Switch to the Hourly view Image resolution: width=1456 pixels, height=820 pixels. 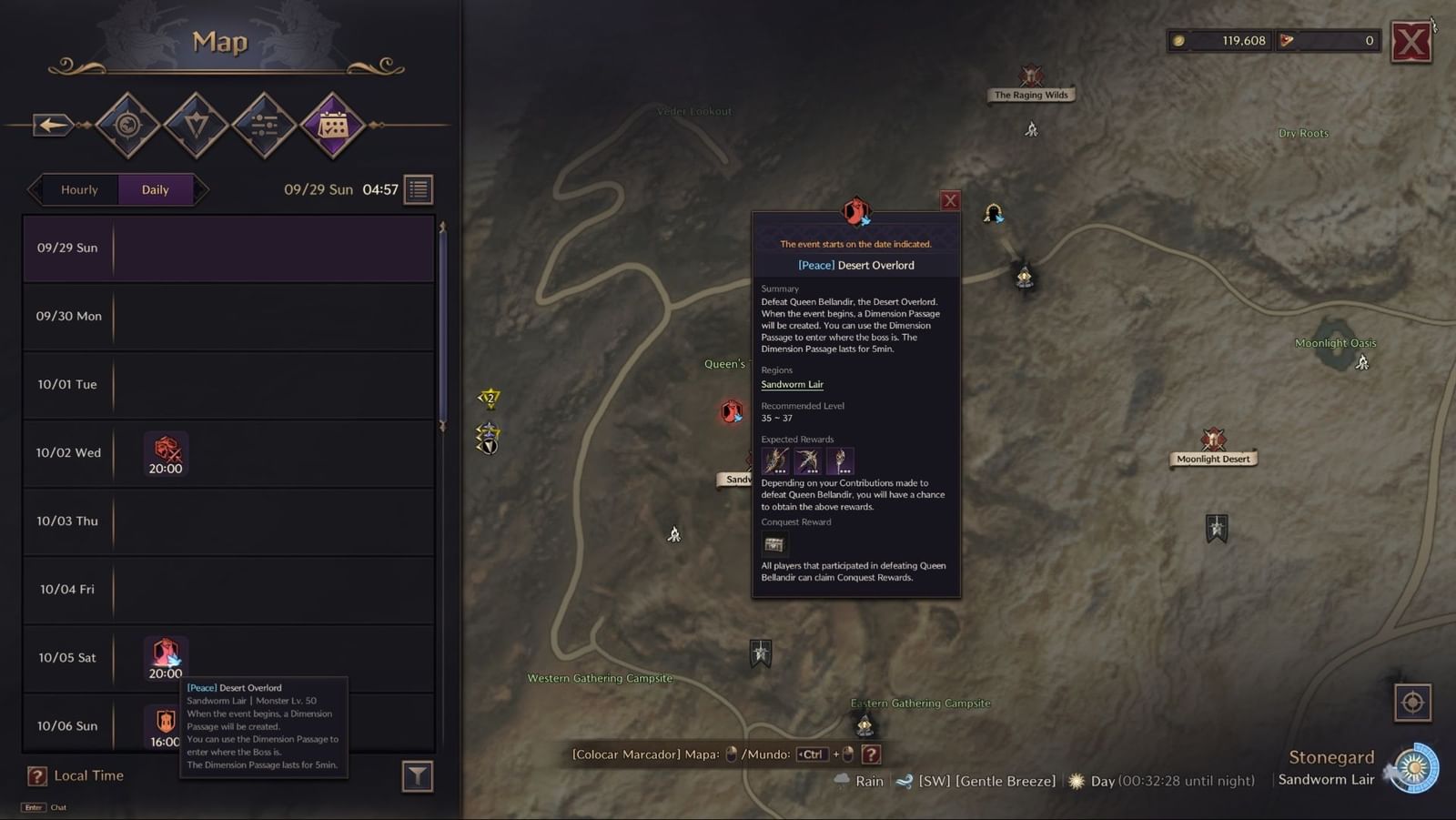pos(80,189)
